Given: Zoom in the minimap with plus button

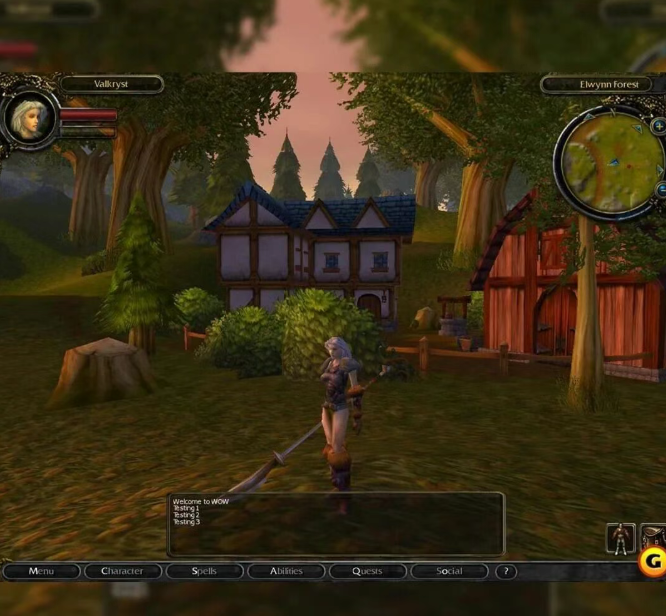Looking at the screenshot, I should 659,127.
